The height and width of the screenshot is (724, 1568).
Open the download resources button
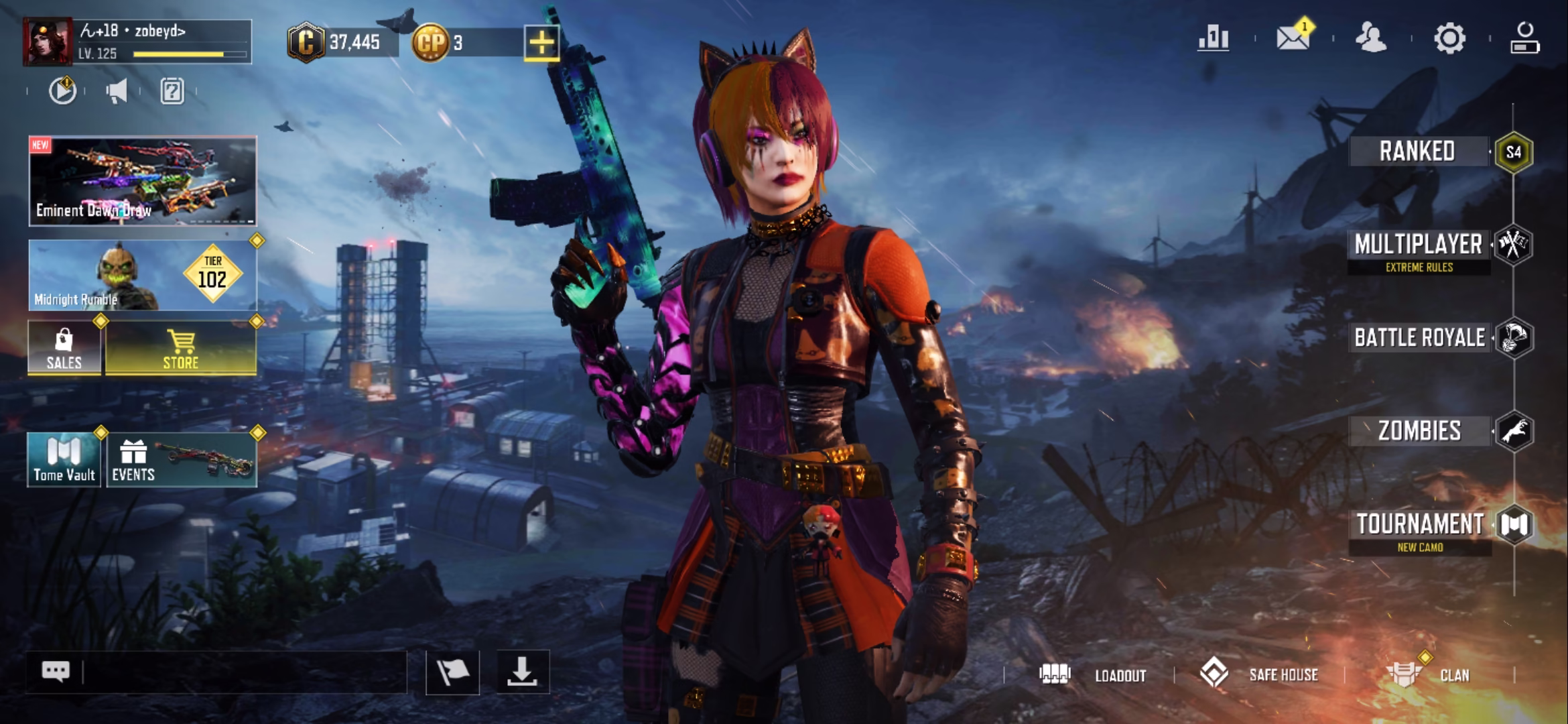pyautogui.click(x=522, y=672)
